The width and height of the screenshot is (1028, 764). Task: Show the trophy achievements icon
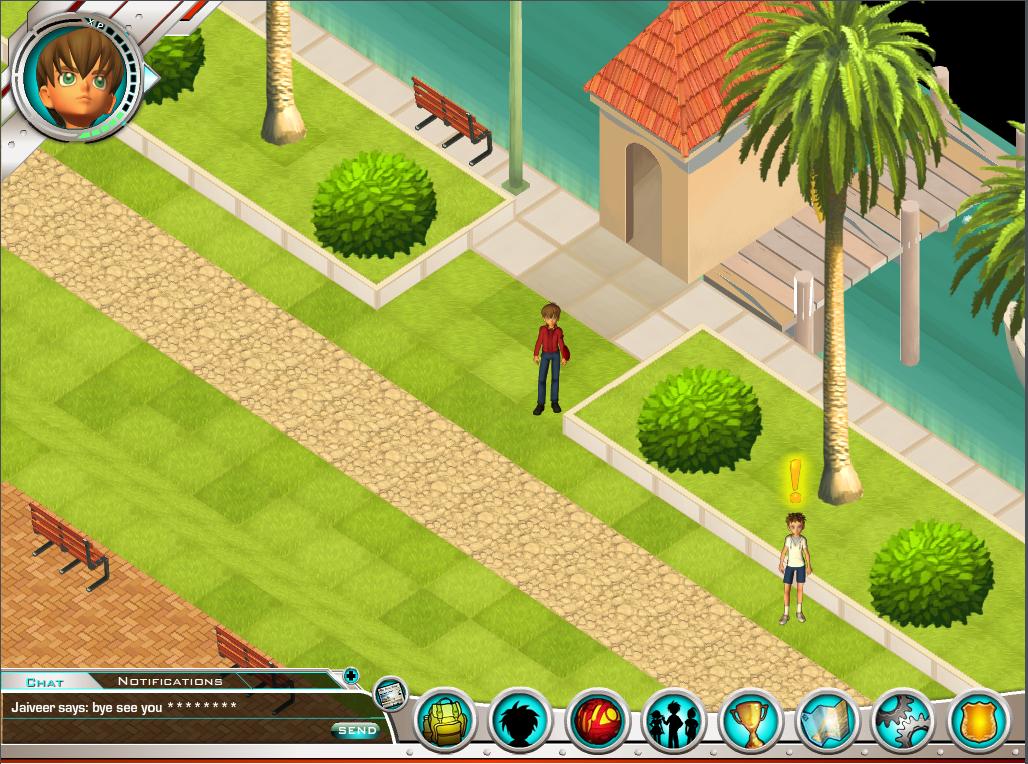tap(749, 719)
